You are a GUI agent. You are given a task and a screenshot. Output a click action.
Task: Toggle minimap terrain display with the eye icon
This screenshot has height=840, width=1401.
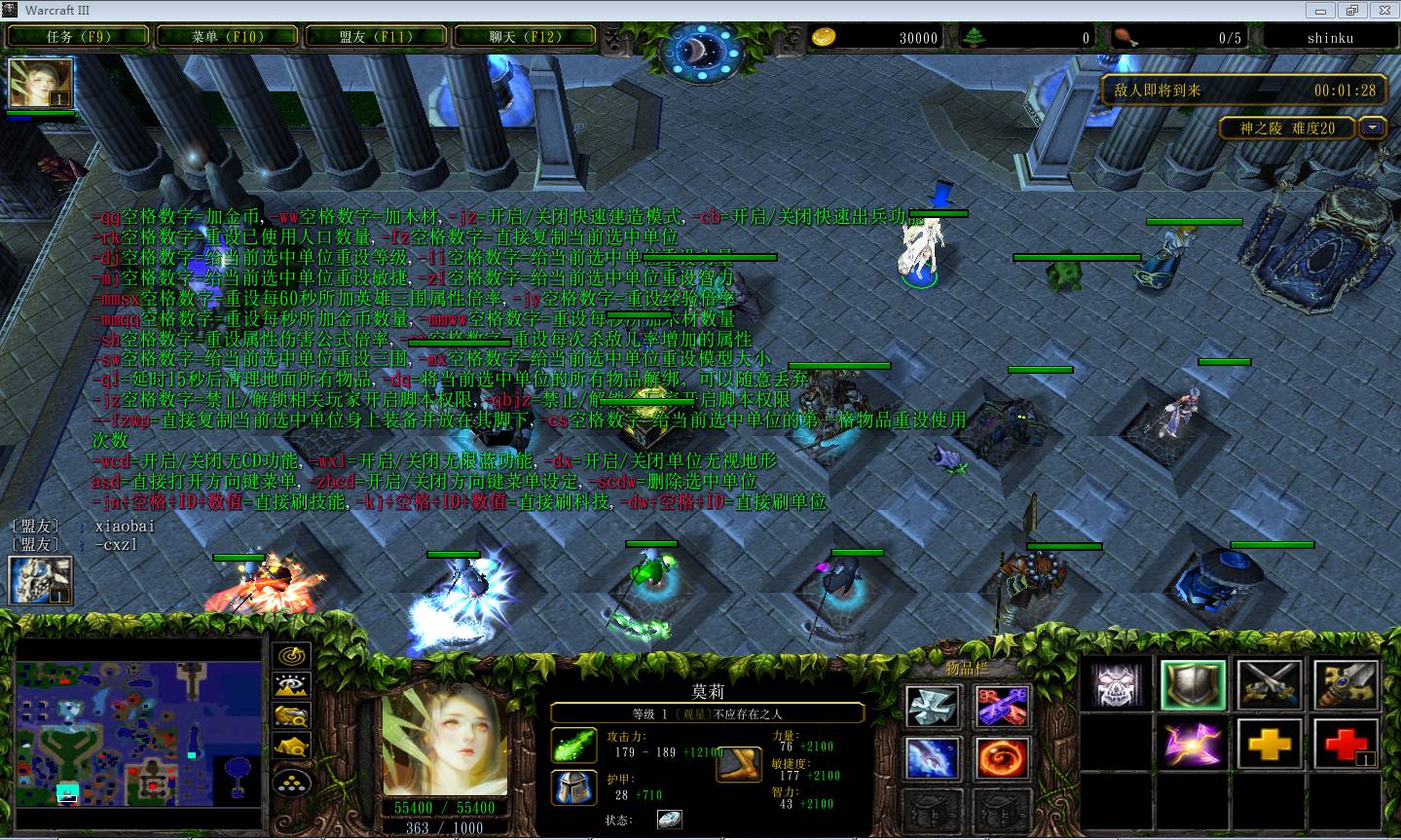[x=292, y=685]
